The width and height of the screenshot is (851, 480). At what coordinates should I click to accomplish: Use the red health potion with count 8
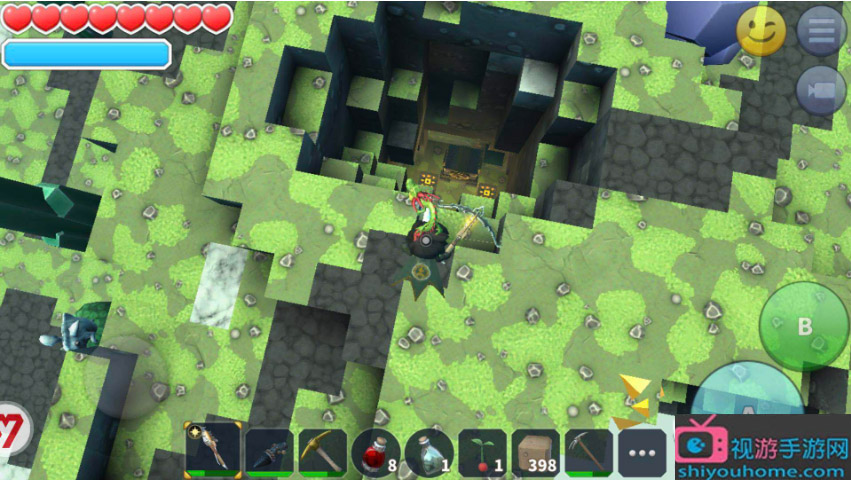coord(375,450)
